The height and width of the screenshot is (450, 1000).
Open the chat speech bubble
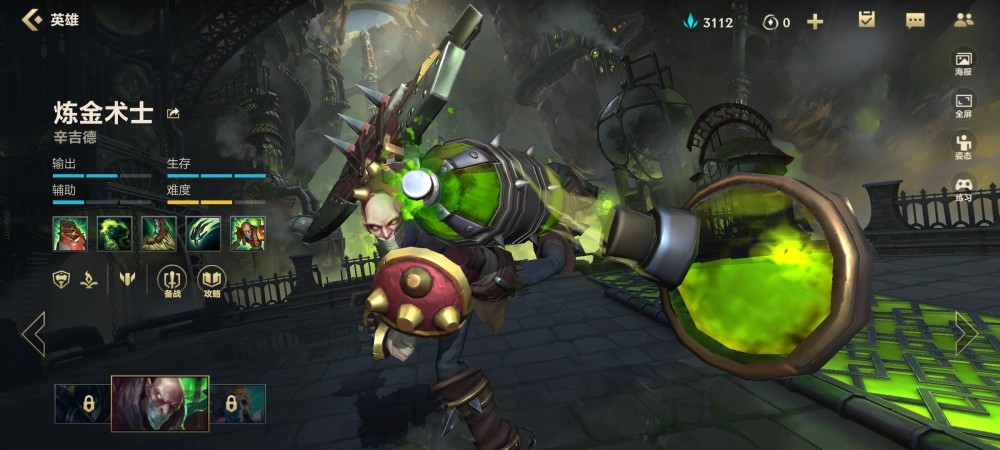point(915,20)
